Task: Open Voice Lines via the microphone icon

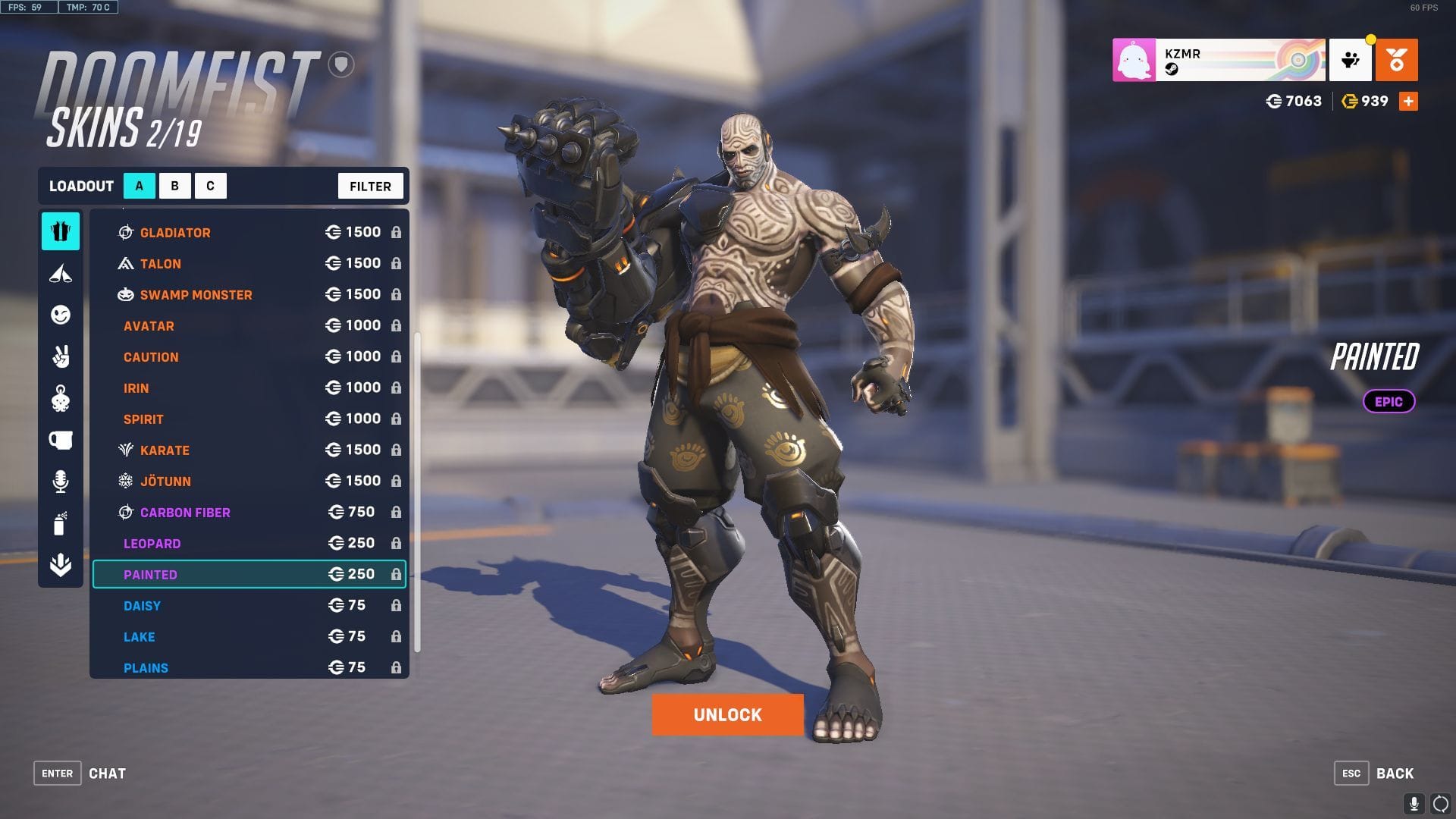Action: point(61,480)
